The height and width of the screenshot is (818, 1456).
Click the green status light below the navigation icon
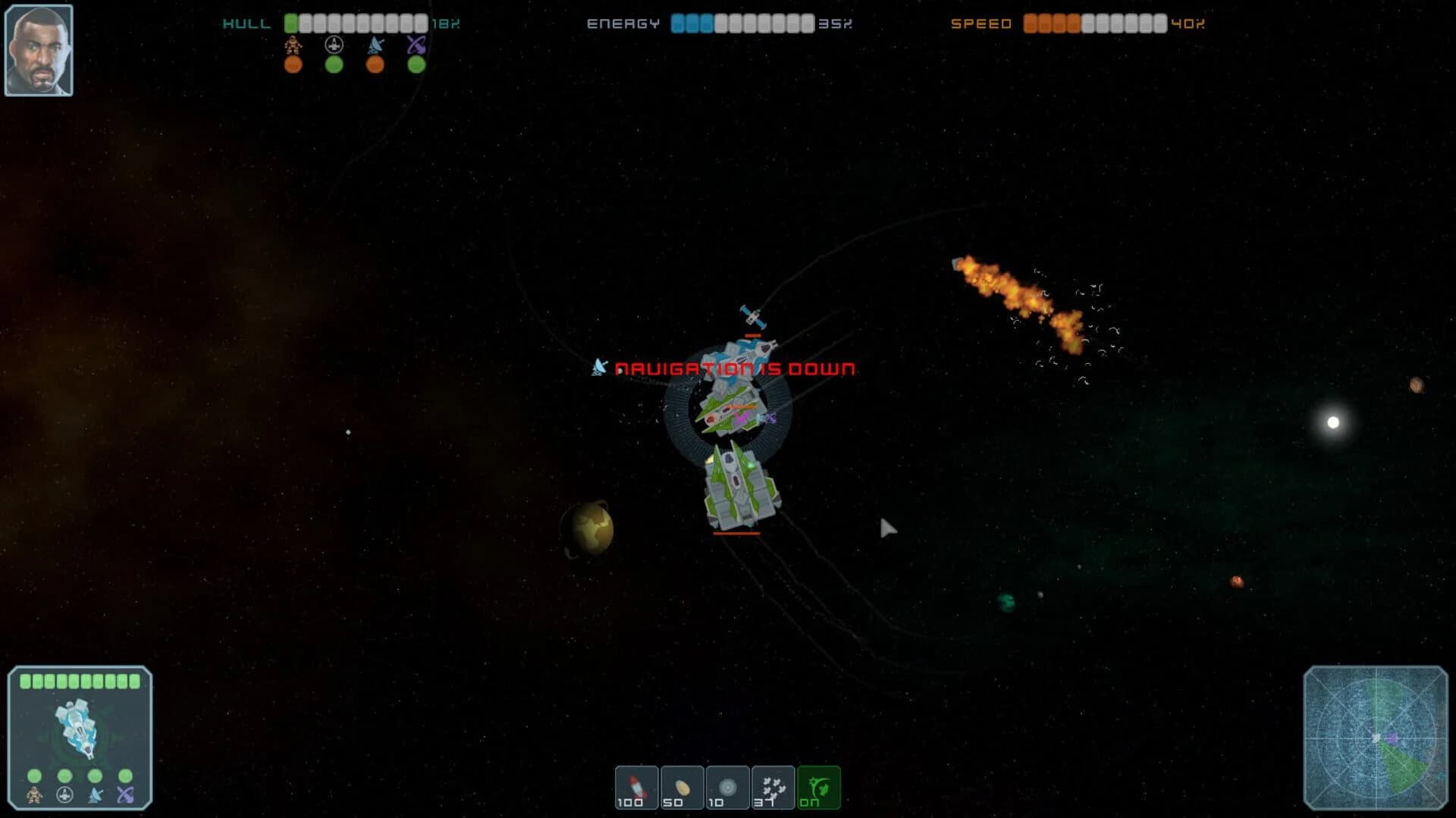coord(415,66)
